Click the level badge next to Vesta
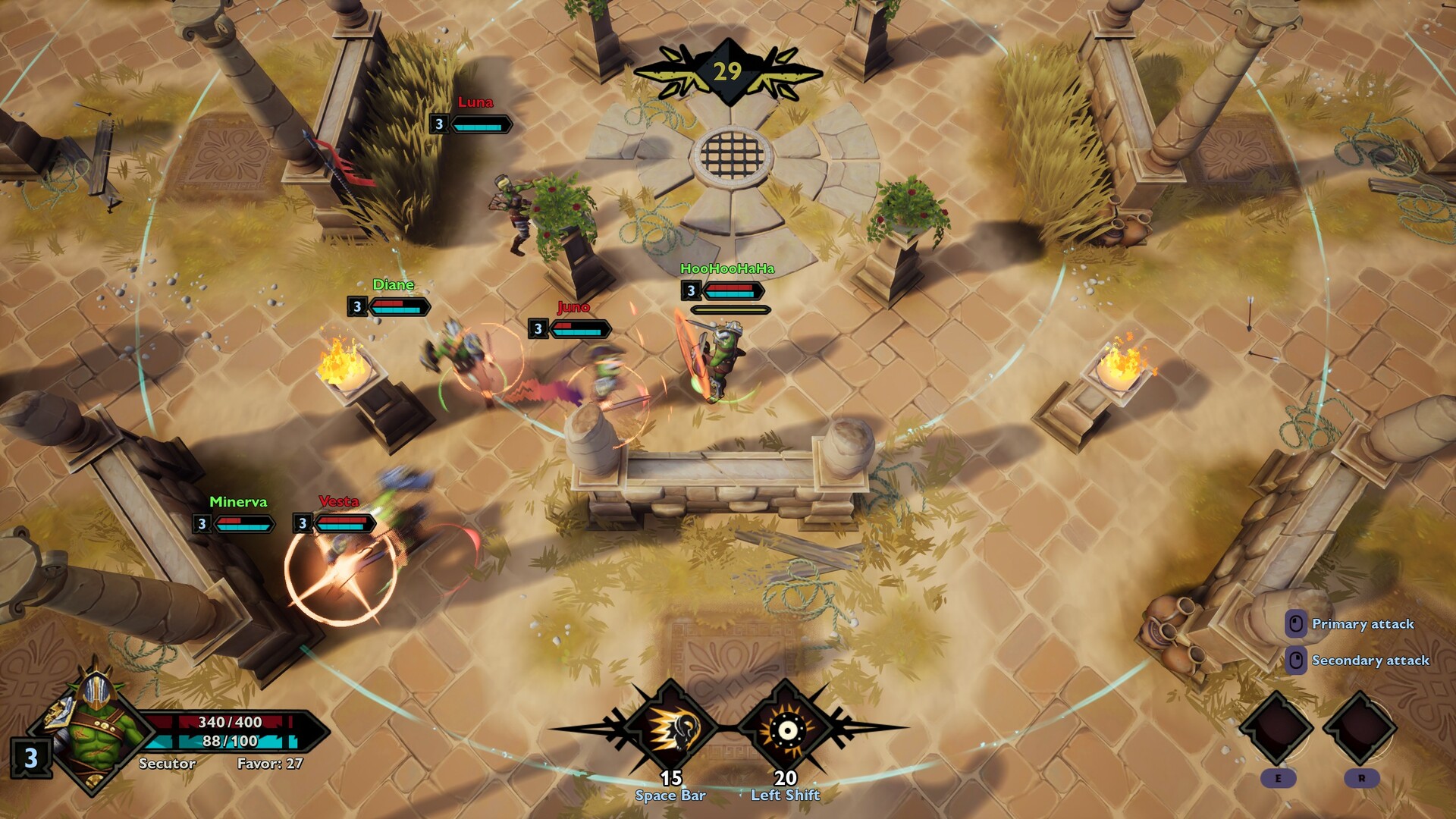 coord(303,522)
